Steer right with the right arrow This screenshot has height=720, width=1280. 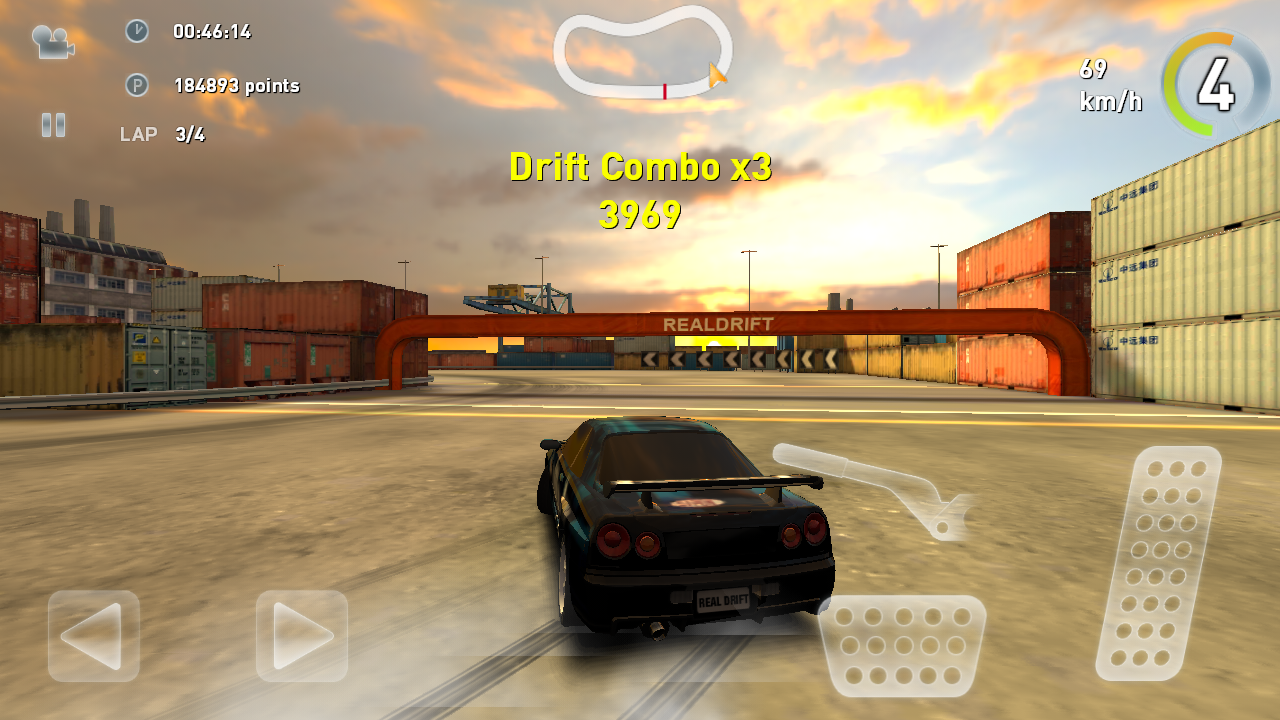(302, 636)
